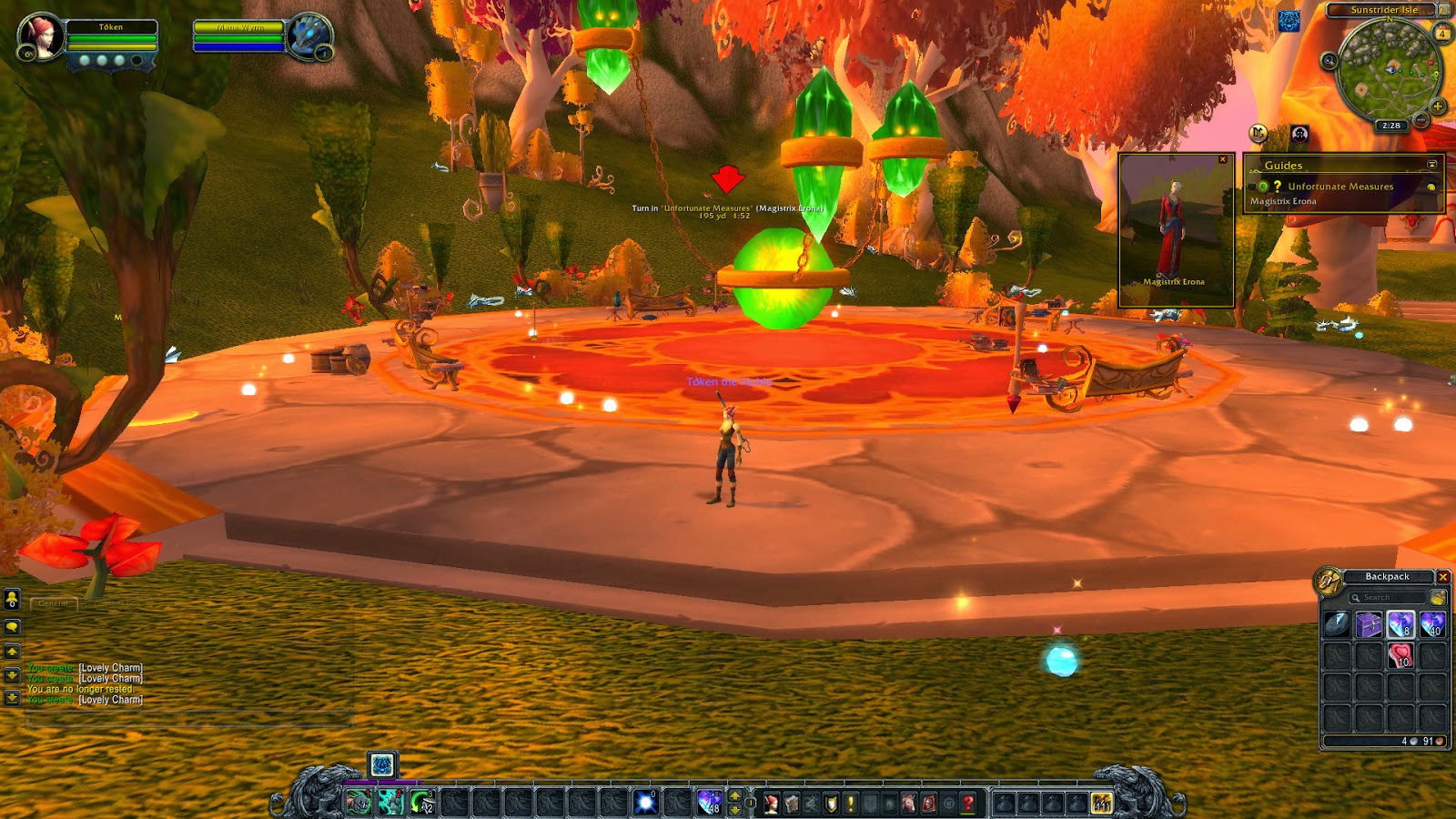The width and height of the screenshot is (1456, 819).
Task: Toggle the chat bubble icon on the left chat sidebar
Action: click(12, 625)
